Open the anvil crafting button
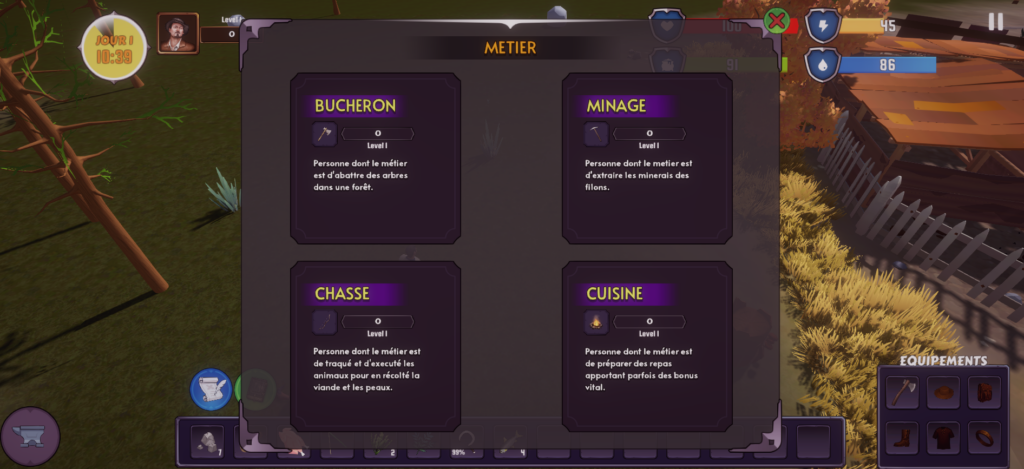The height and width of the screenshot is (469, 1024). (x=30, y=436)
